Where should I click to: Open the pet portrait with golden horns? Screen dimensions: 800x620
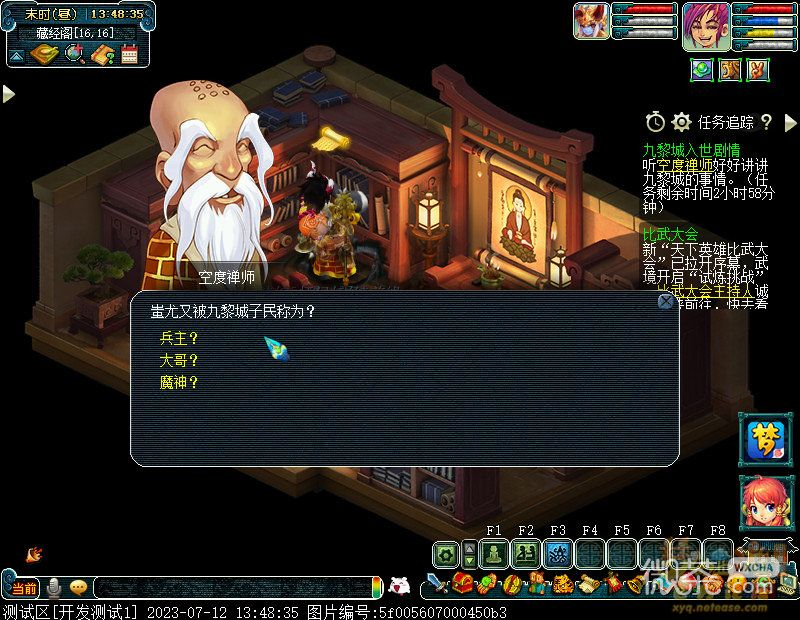(591, 21)
